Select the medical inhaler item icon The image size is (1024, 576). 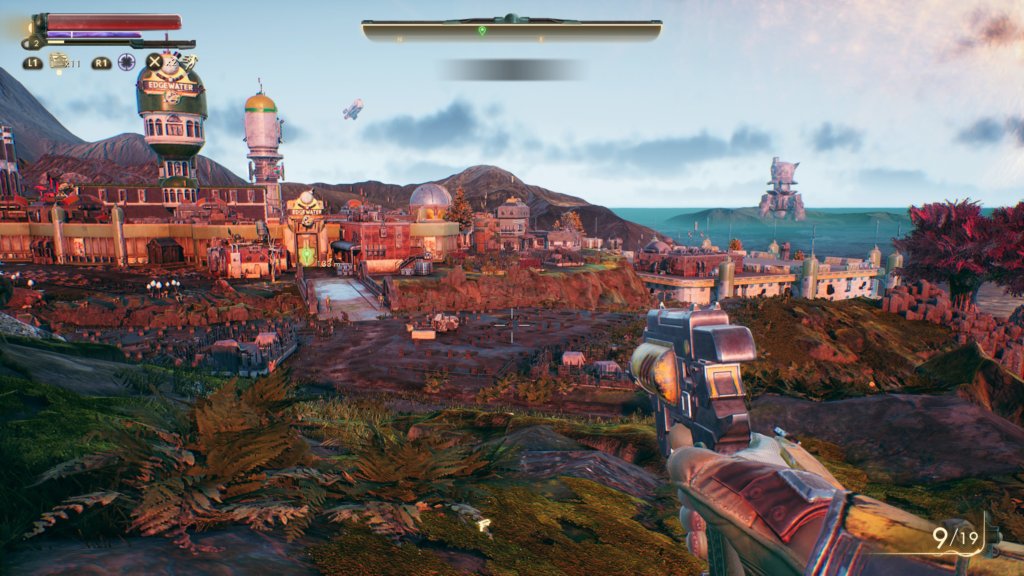[x=59, y=62]
